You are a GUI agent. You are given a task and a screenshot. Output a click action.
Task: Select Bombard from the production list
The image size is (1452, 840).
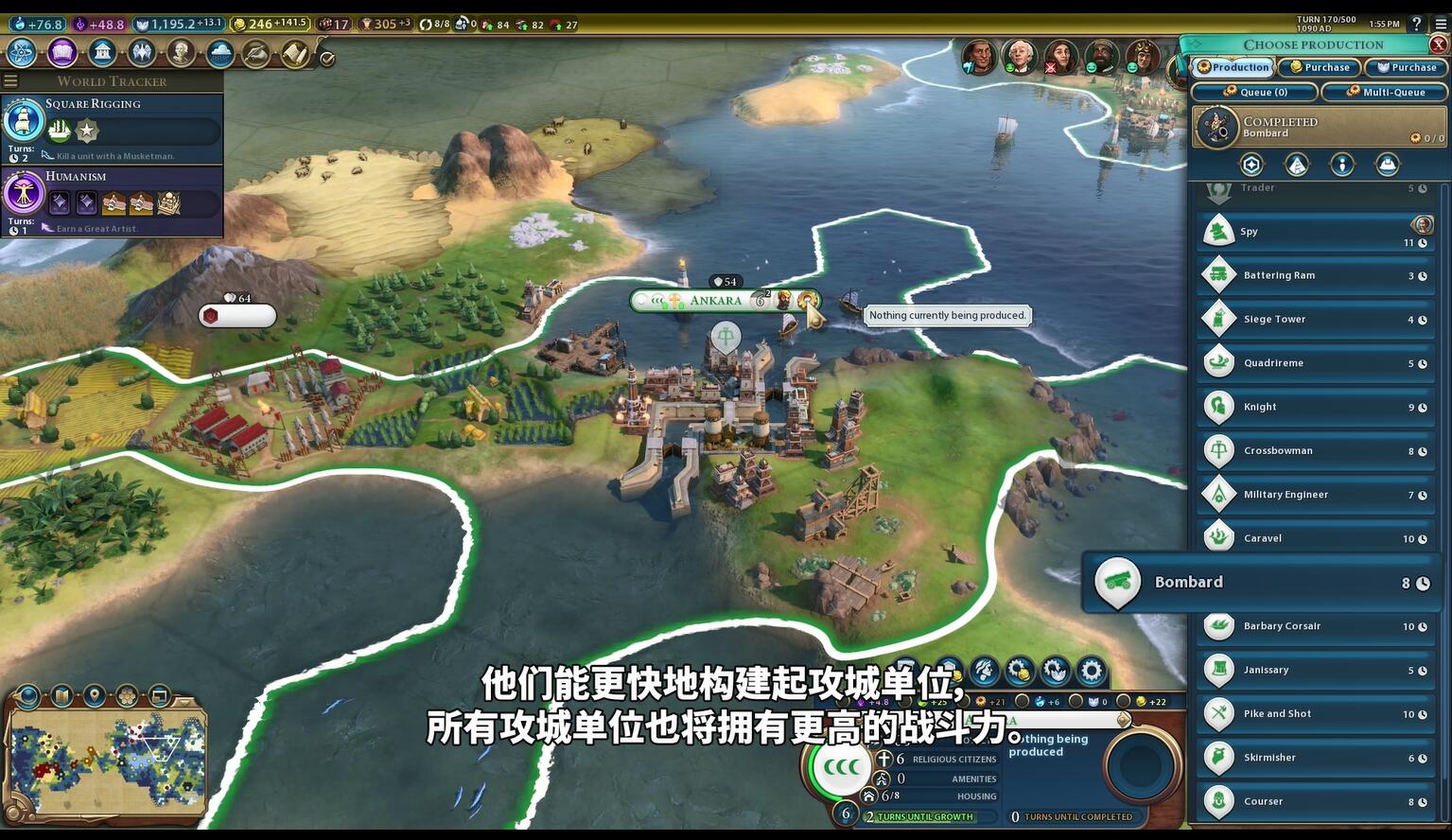coord(1258,582)
